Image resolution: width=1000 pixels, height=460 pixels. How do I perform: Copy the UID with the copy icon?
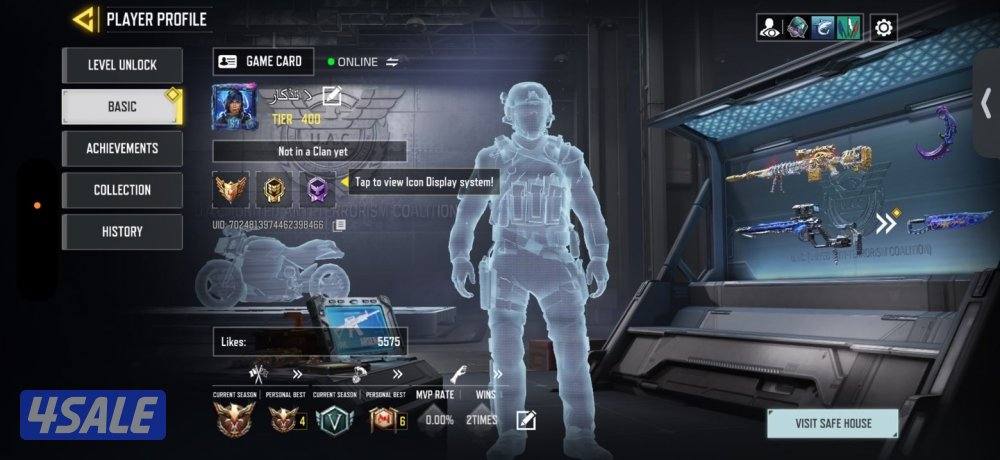[x=340, y=225]
